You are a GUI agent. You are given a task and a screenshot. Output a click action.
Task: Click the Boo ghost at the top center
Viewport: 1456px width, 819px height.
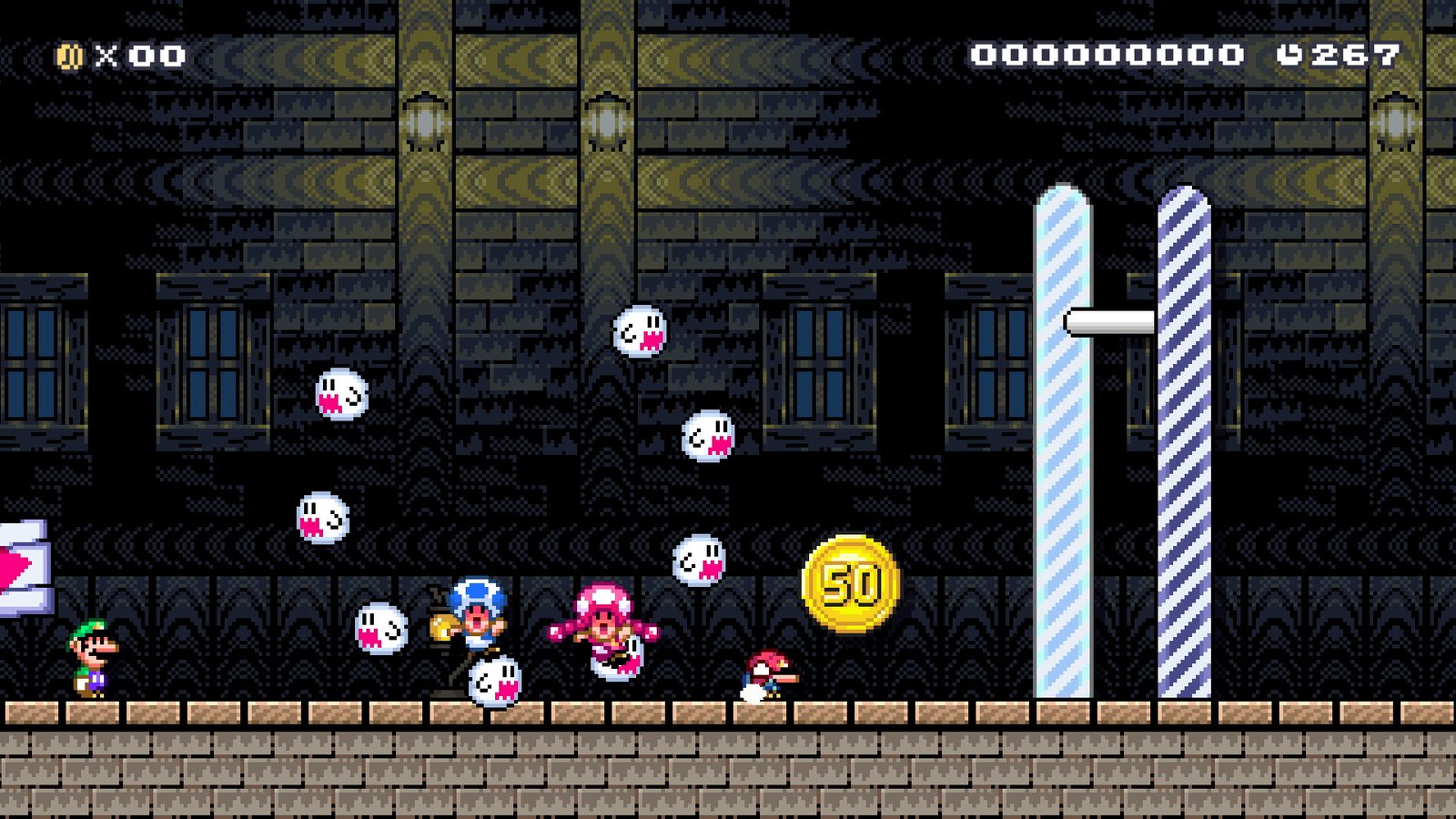pos(642,332)
